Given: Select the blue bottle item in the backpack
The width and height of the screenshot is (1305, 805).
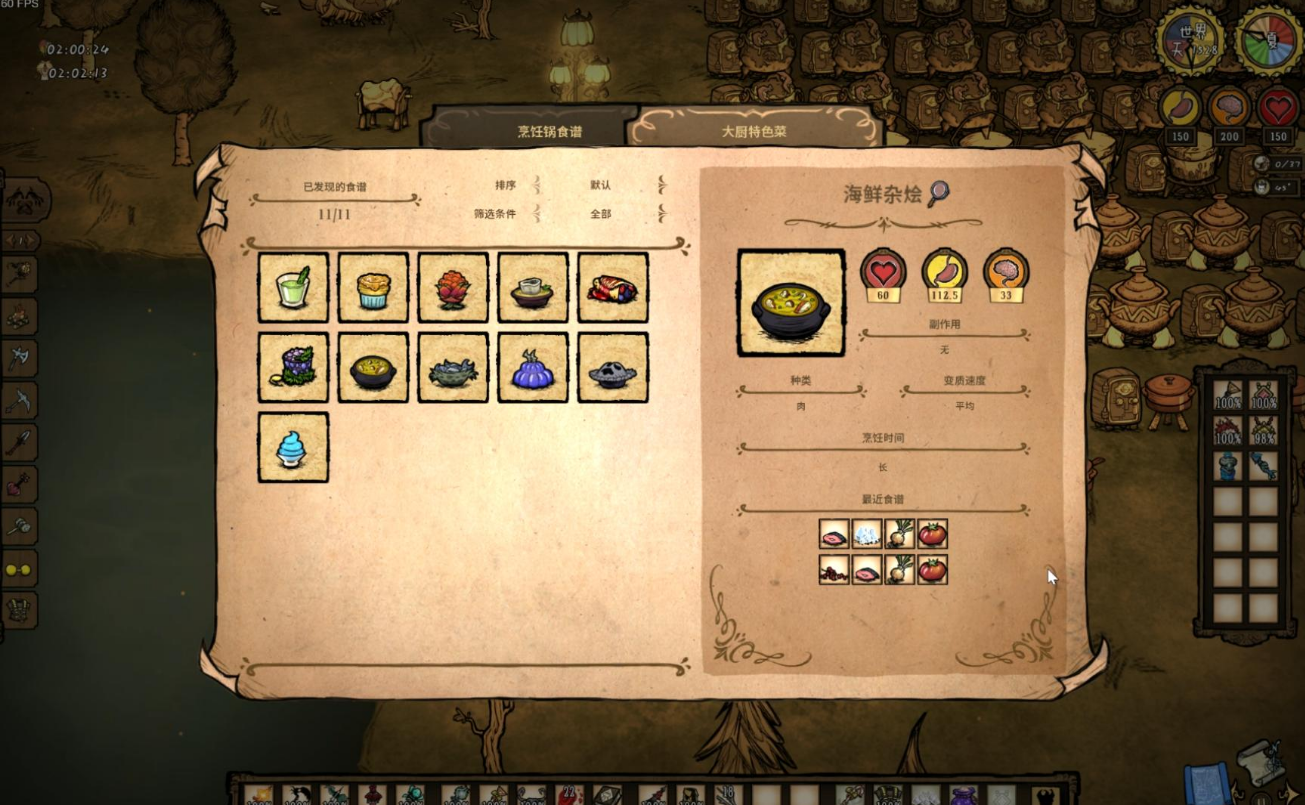Looking at the screenshot, I should (x=1228, y=466).
